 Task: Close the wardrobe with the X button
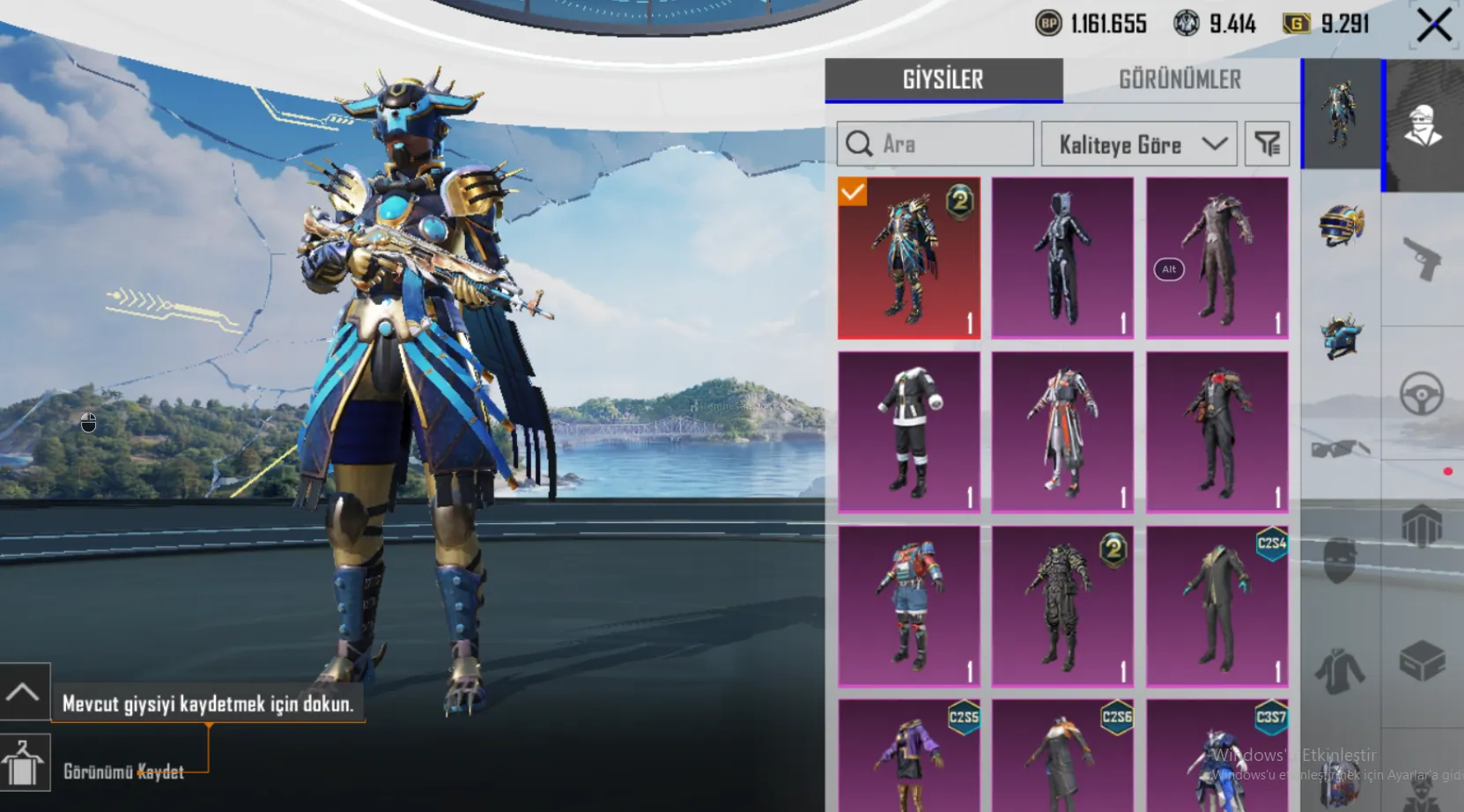coord(1434,26)
